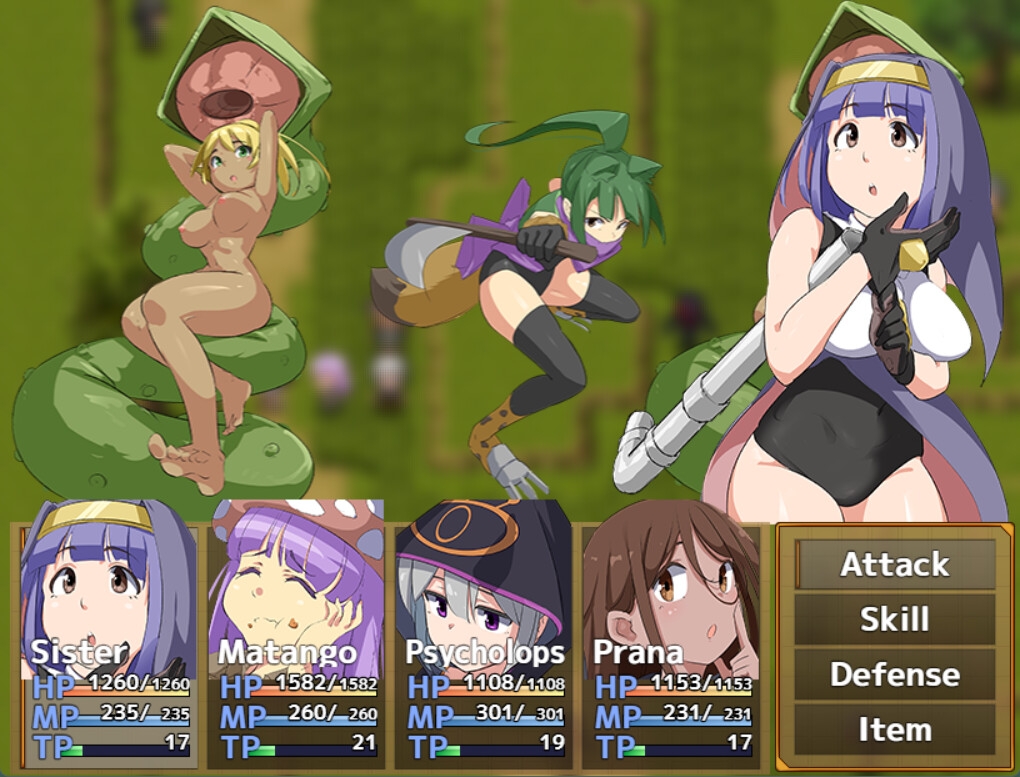Select Sister's party status panel
Viewport: 1020px width, 777px height.
coord(109,633)
